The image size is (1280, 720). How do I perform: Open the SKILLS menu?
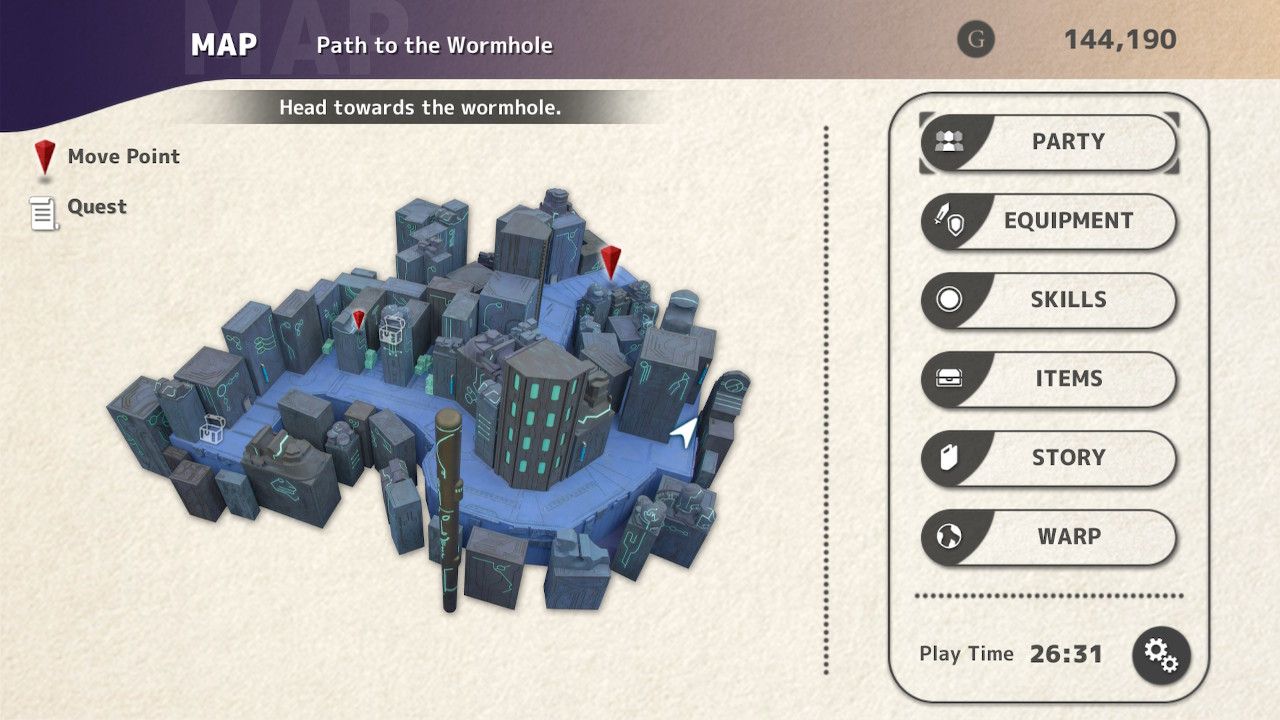[x=1048, y=300]
